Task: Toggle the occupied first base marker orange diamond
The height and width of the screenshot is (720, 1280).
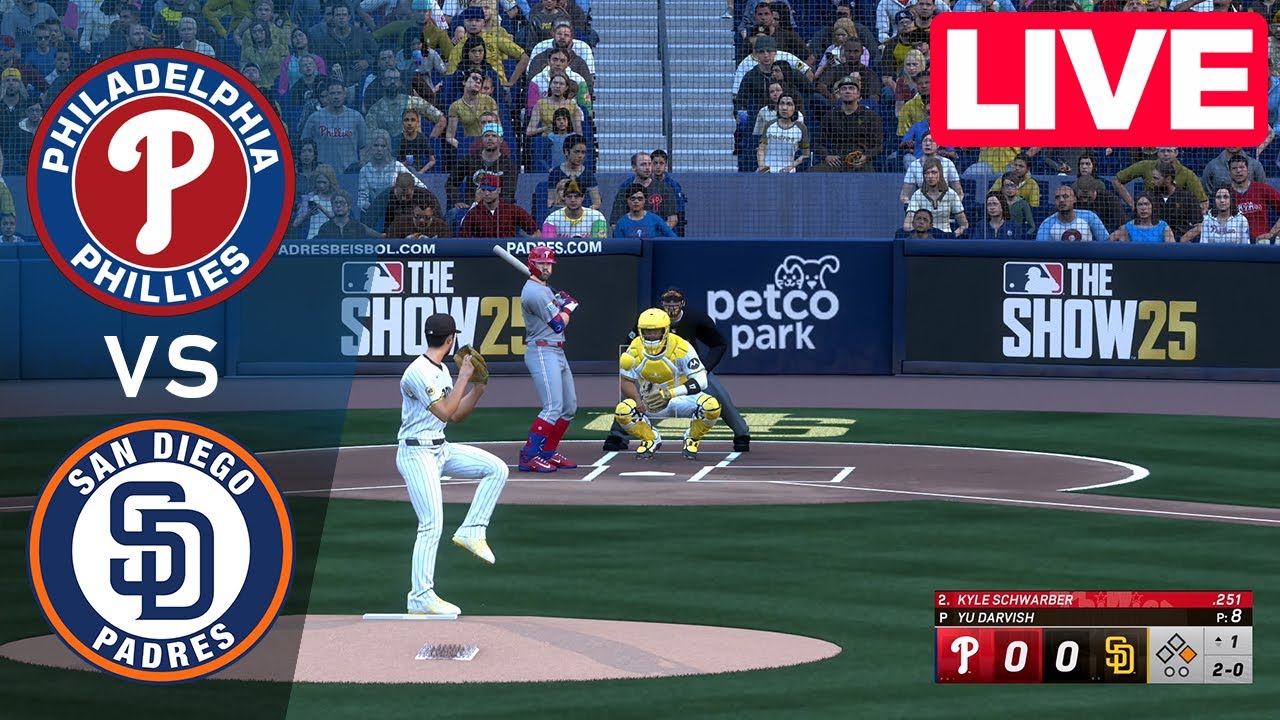Action: tap(1186, 653)
